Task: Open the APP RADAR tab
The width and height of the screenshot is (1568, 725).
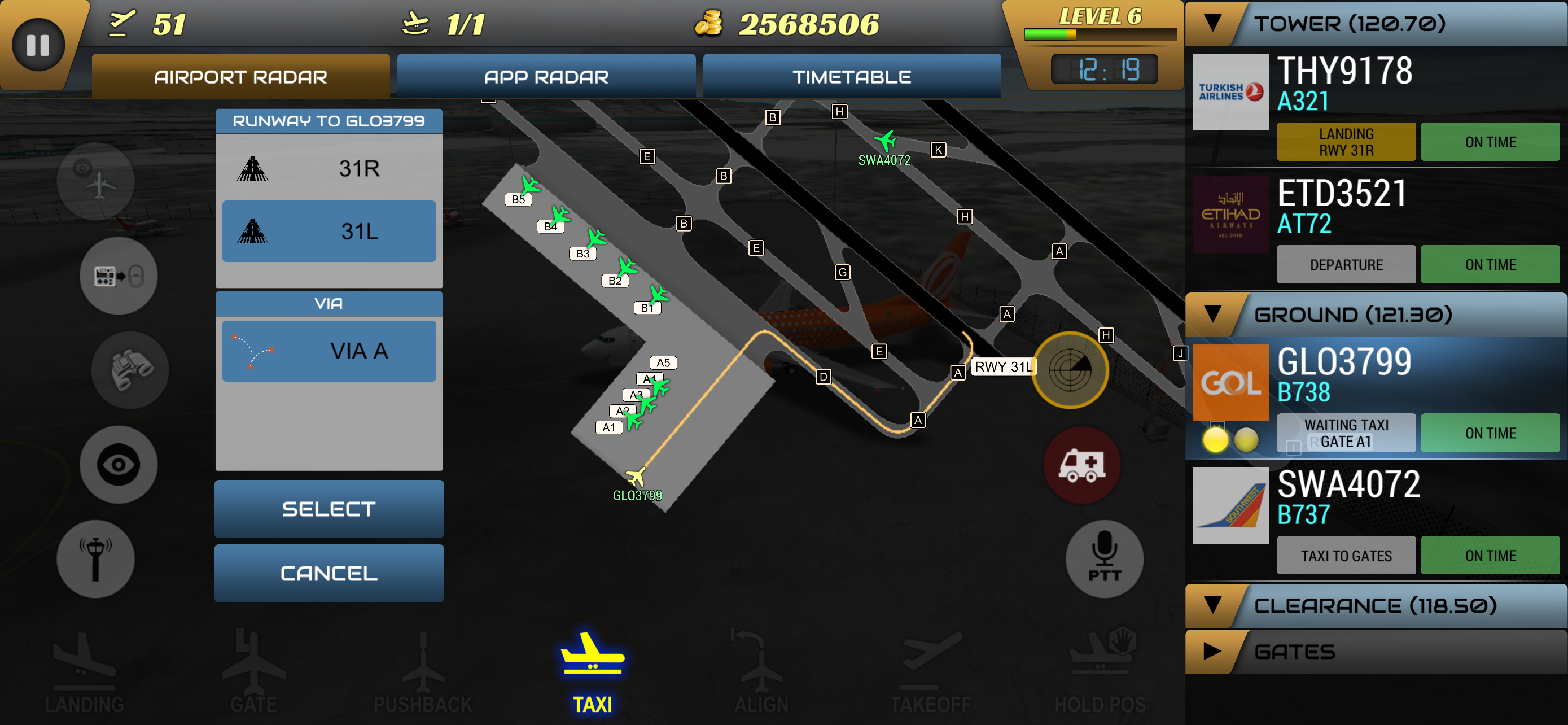Action: [x=546, y=76]
